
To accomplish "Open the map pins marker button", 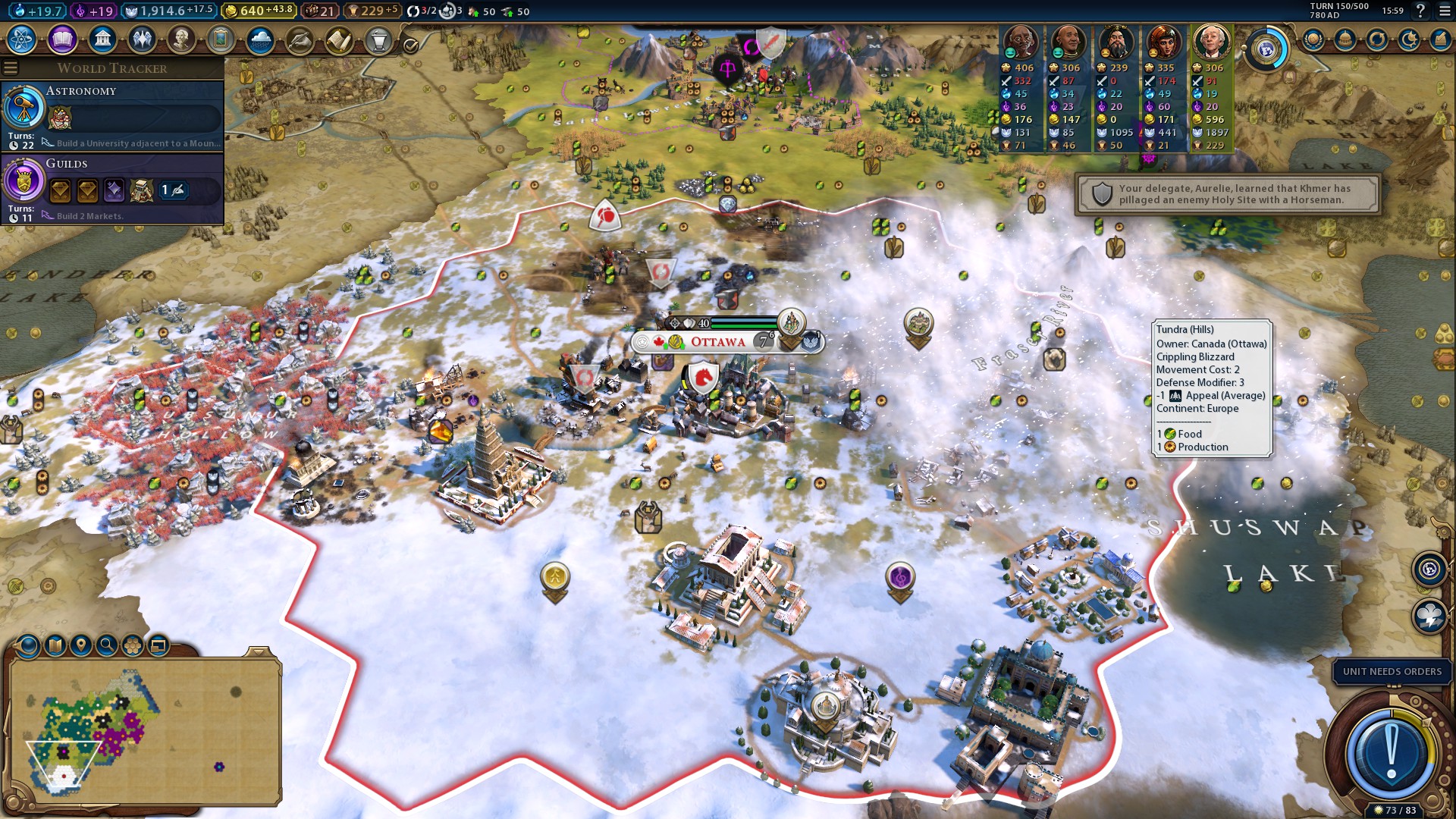I will point(80,645).
